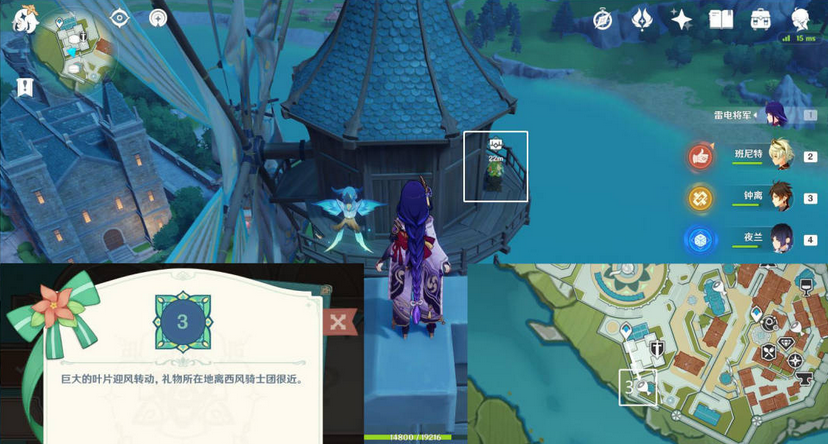Click the round icon beside the eye icon
828x444 pixels.
coord(158,18)
